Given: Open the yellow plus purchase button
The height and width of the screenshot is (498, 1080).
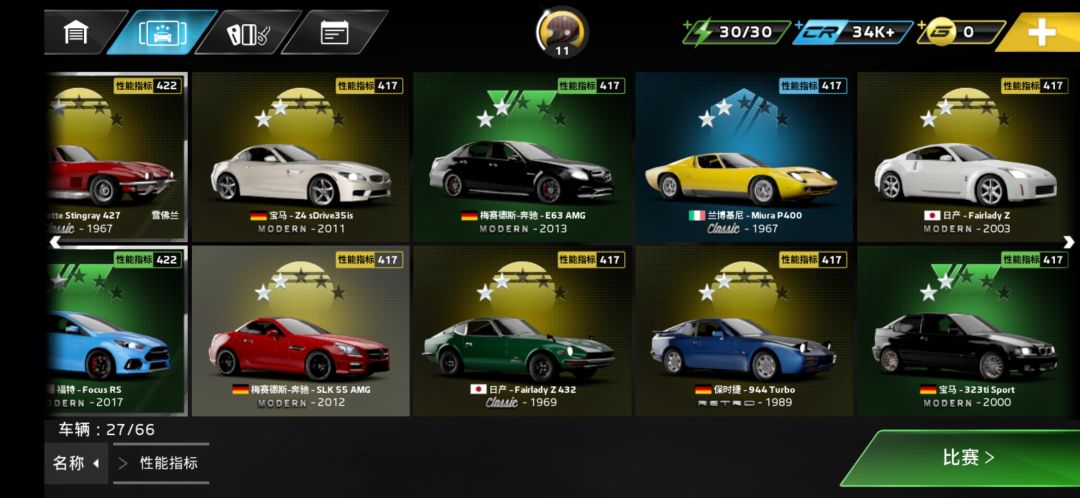Looking at the screenshot, I should (1040, 32).
